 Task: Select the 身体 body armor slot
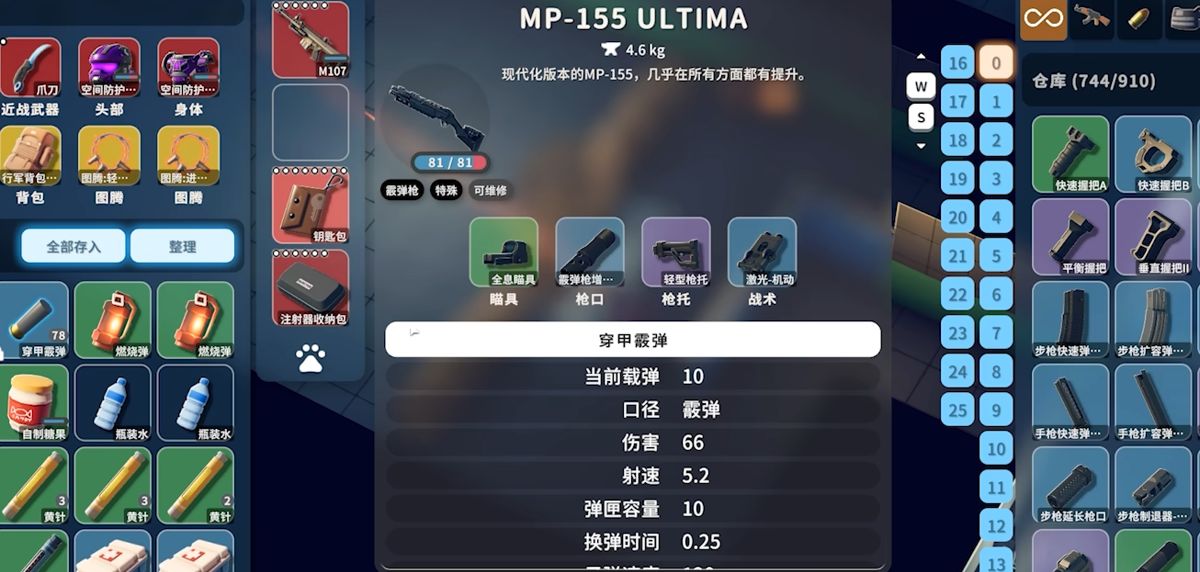point(188,70)
